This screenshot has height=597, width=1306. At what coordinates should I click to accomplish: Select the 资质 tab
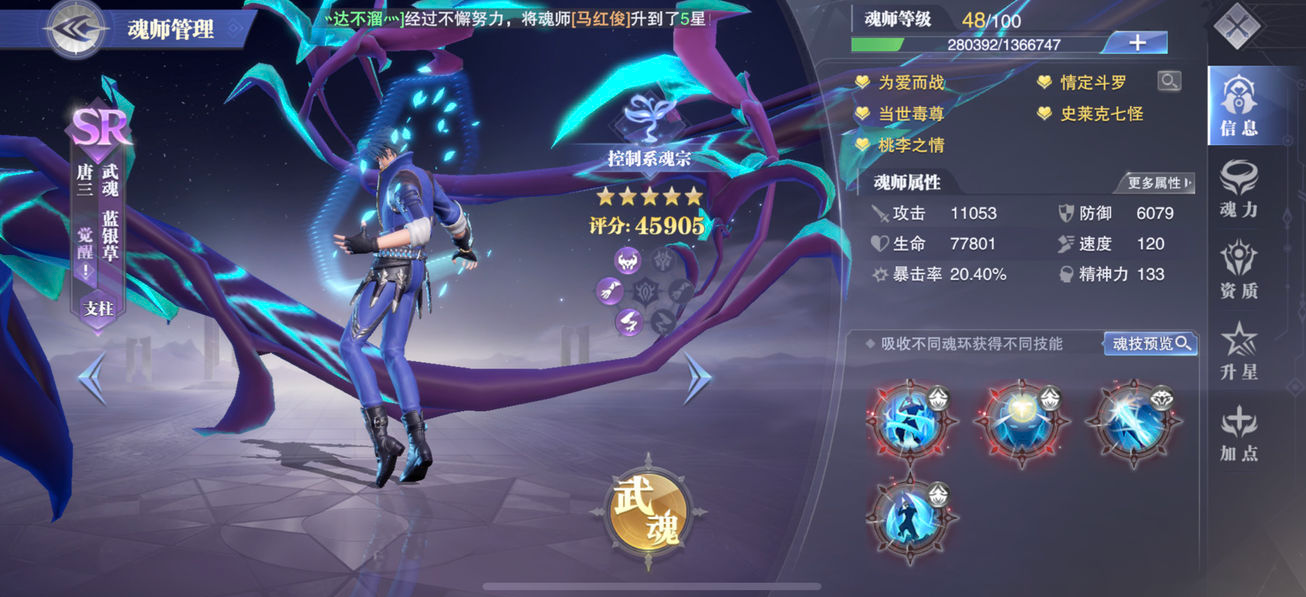(1238, 270)
